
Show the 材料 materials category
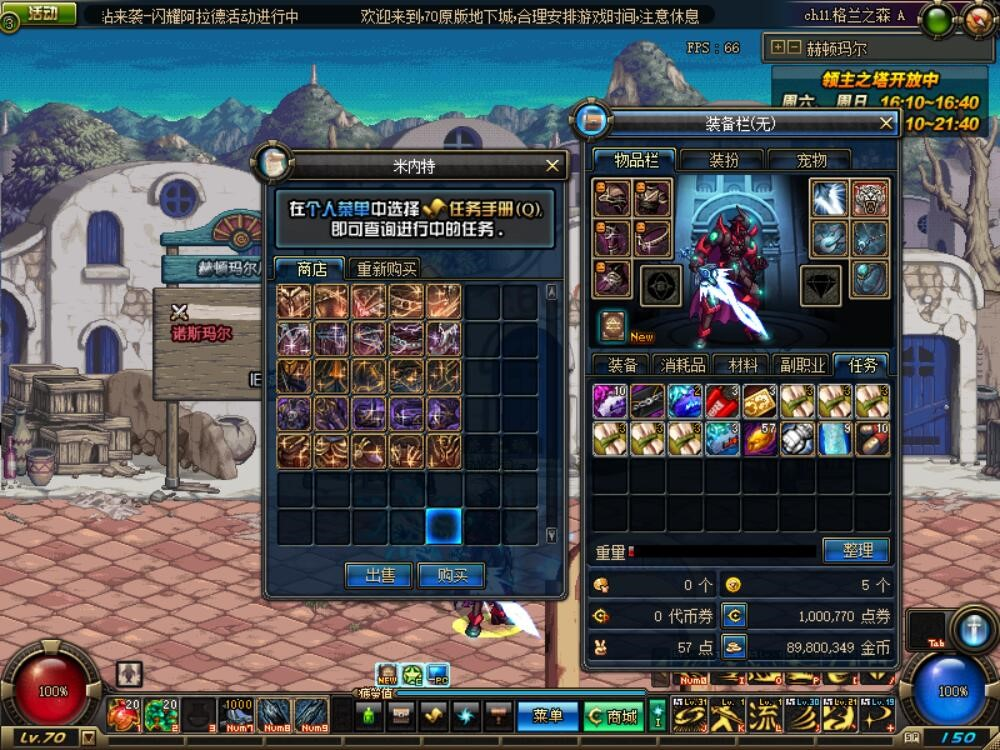click(743, 365)
